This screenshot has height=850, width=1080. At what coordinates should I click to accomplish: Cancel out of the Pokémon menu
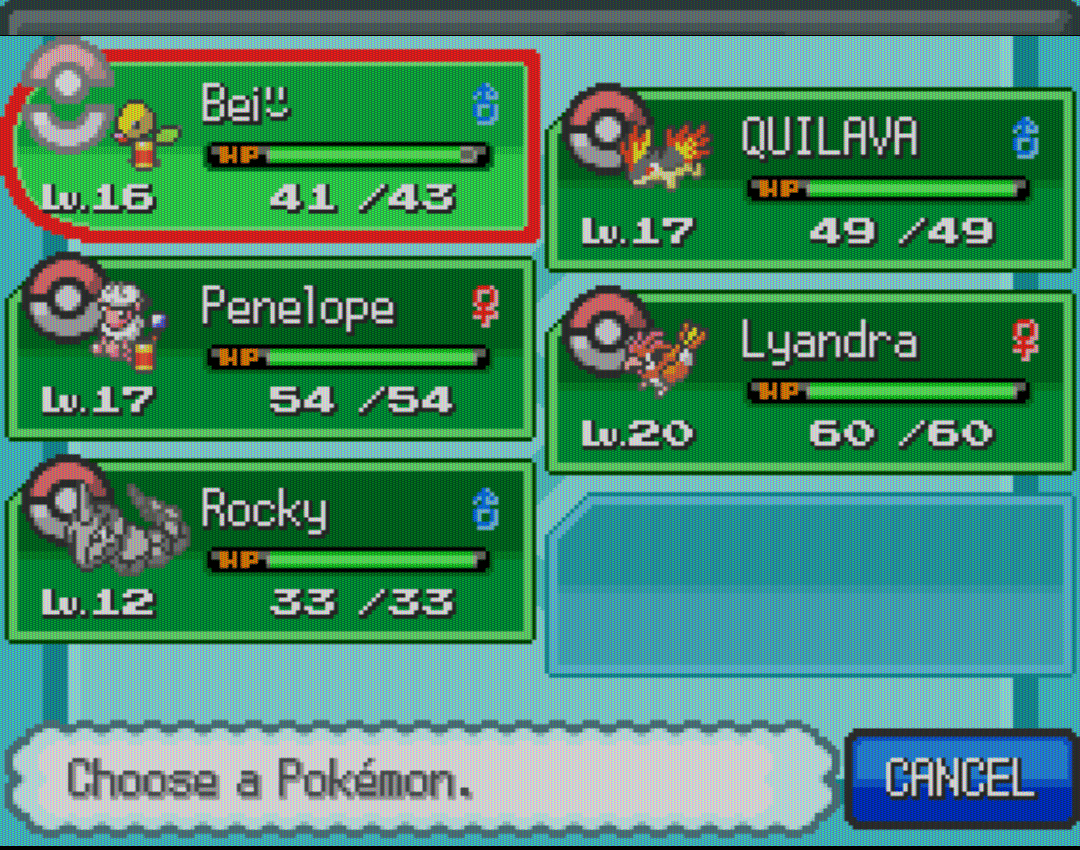click(960, 778)
